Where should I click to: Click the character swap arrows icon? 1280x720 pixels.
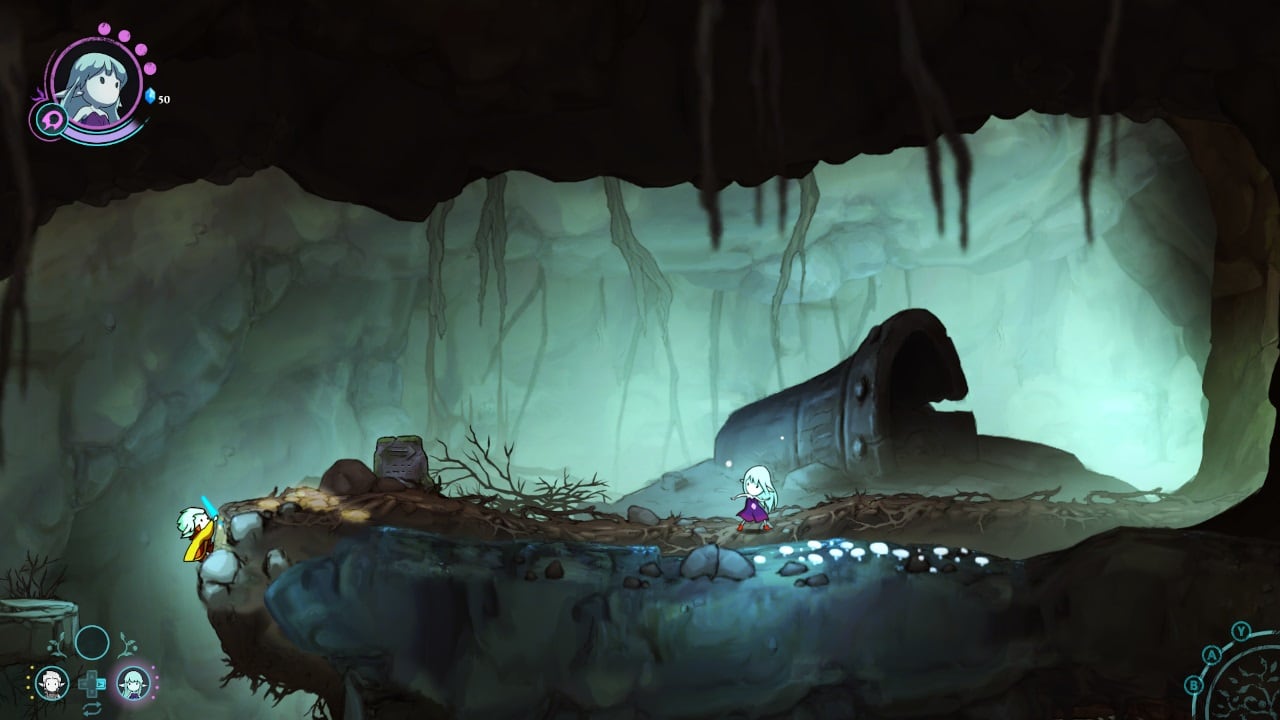(93, 708)
